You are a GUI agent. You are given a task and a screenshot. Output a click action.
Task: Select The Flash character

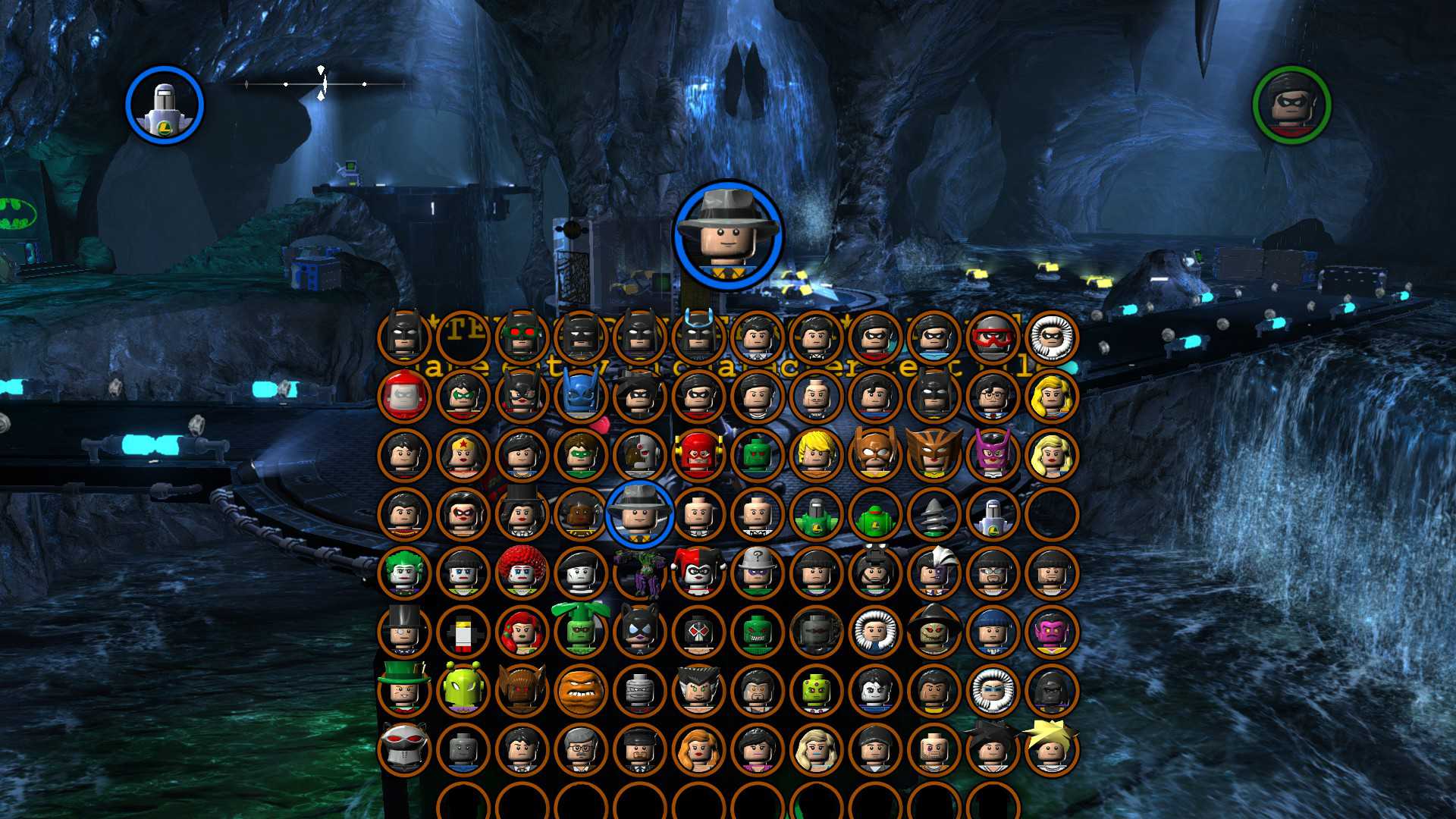(698, 455)
